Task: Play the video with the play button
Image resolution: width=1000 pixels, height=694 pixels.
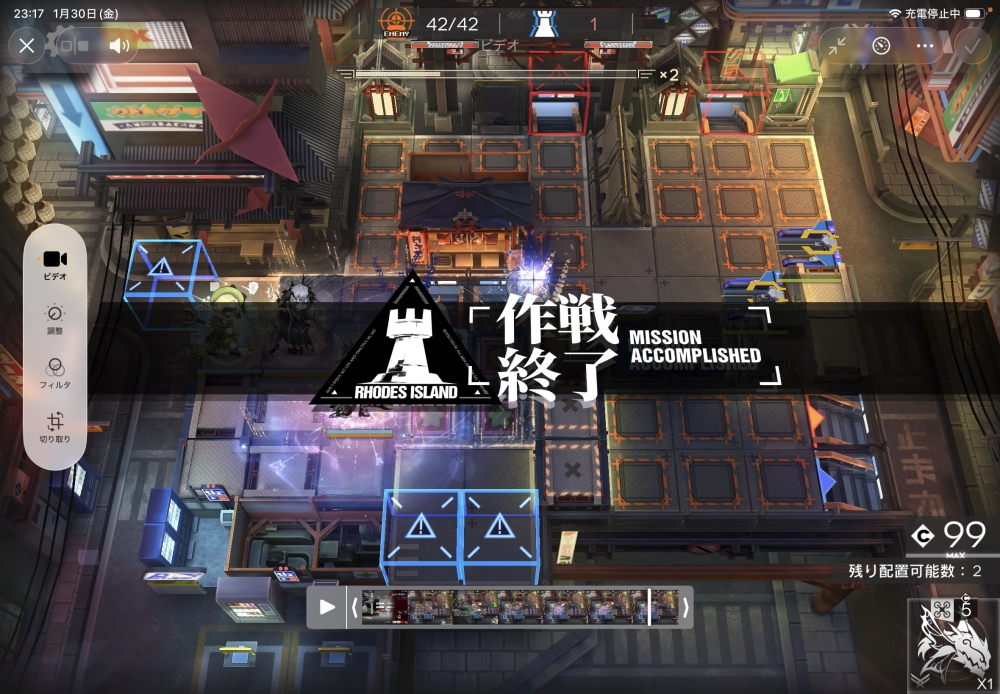Action: coord(327,607)
